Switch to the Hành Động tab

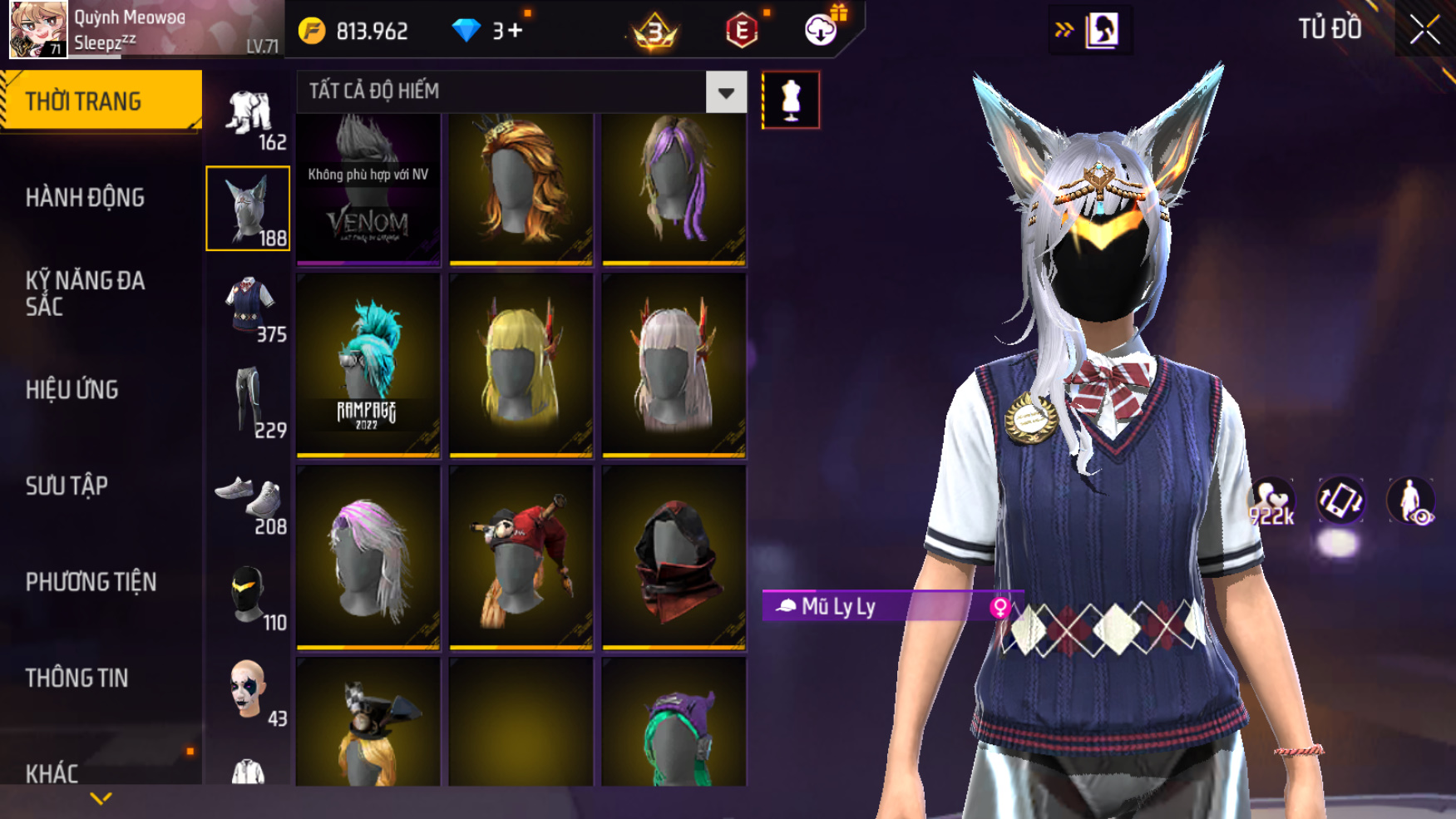click(x=85, y=198)
